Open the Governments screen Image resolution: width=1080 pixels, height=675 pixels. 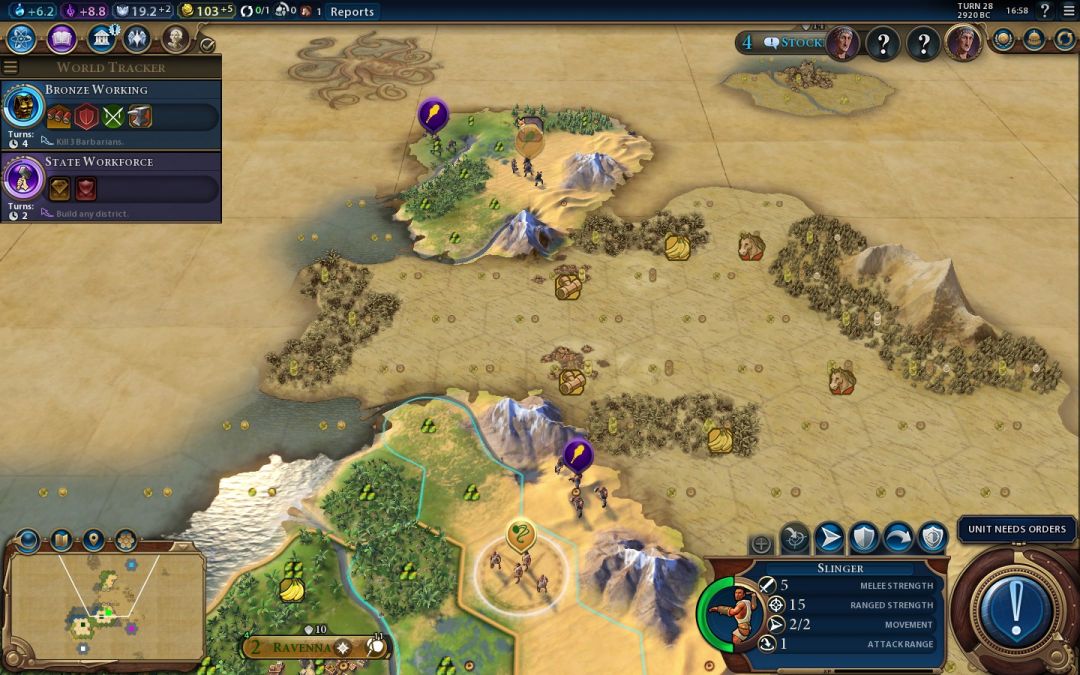point(101,39)
